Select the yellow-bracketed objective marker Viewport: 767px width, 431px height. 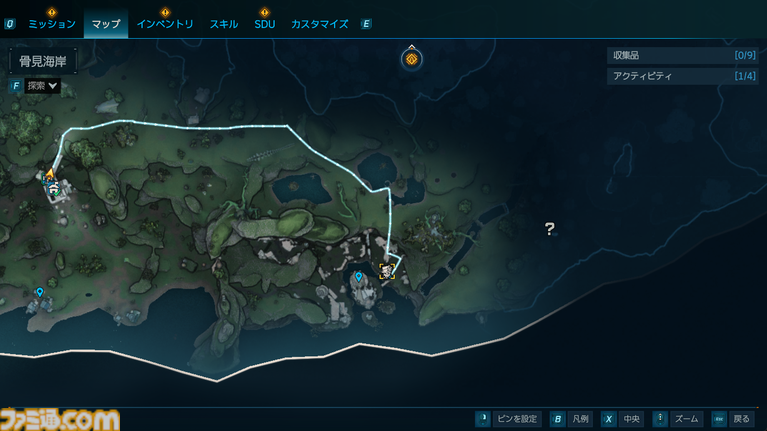[387, 270]
